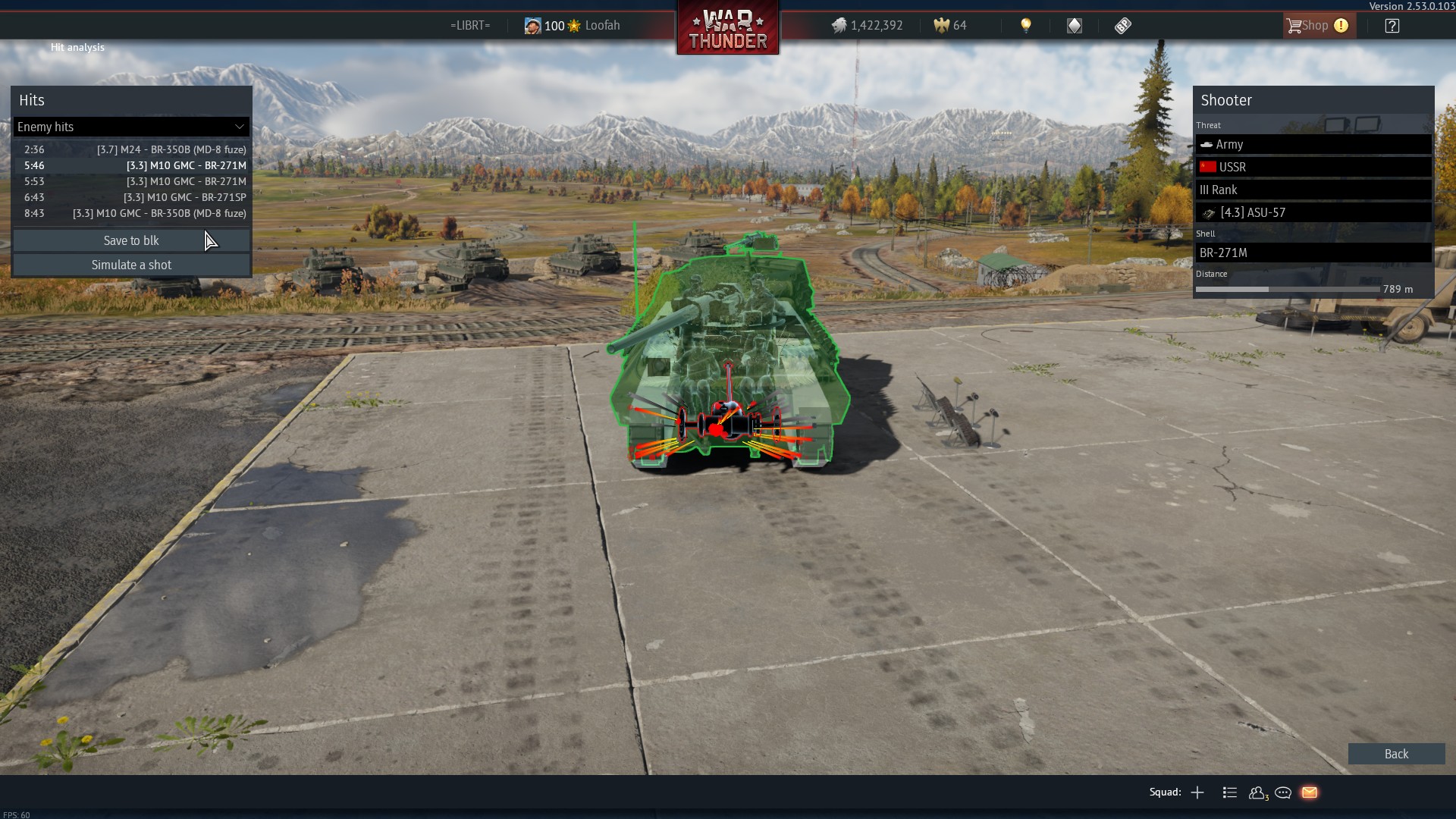Viewport: 1456px width, 819px height.
Task: Pick a different vehicle than ASU-57
Action: pos(1313,212)
